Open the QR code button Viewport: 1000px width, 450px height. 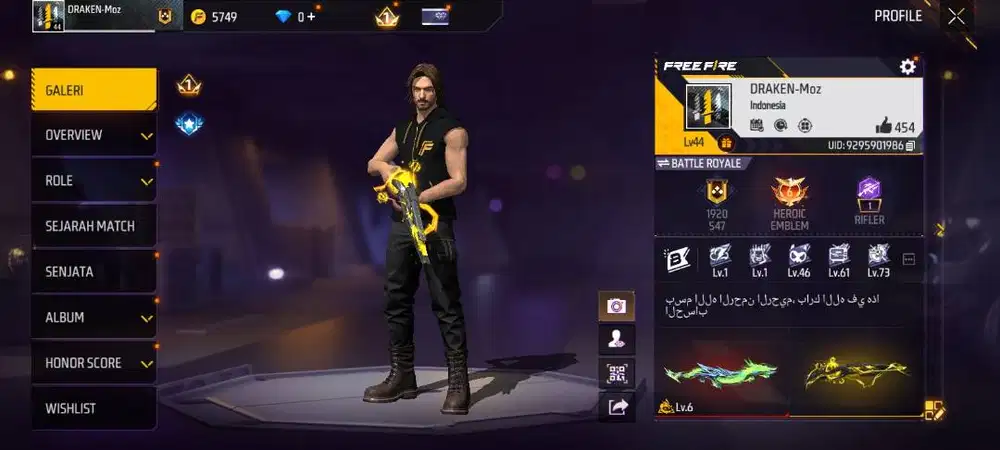coord(616,373)
